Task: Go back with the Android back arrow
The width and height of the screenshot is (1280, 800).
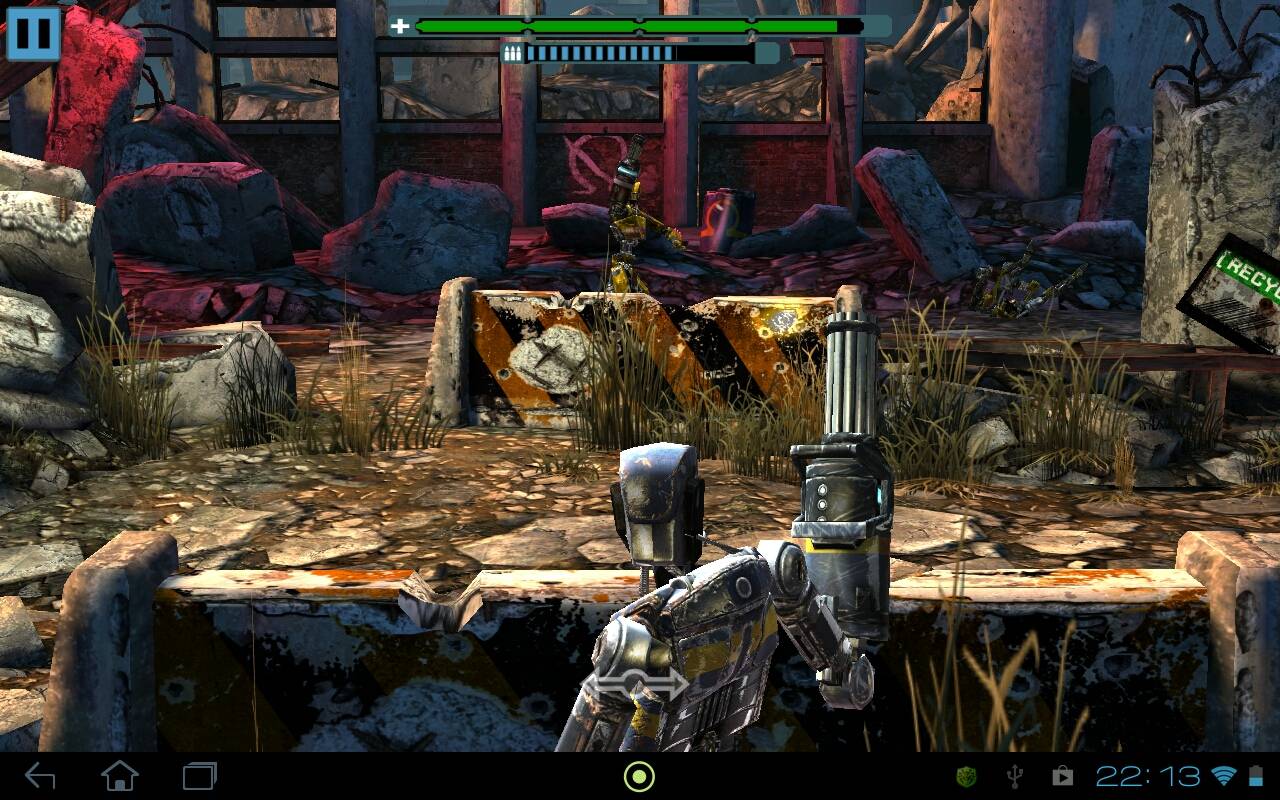Action: pos(40,776)
